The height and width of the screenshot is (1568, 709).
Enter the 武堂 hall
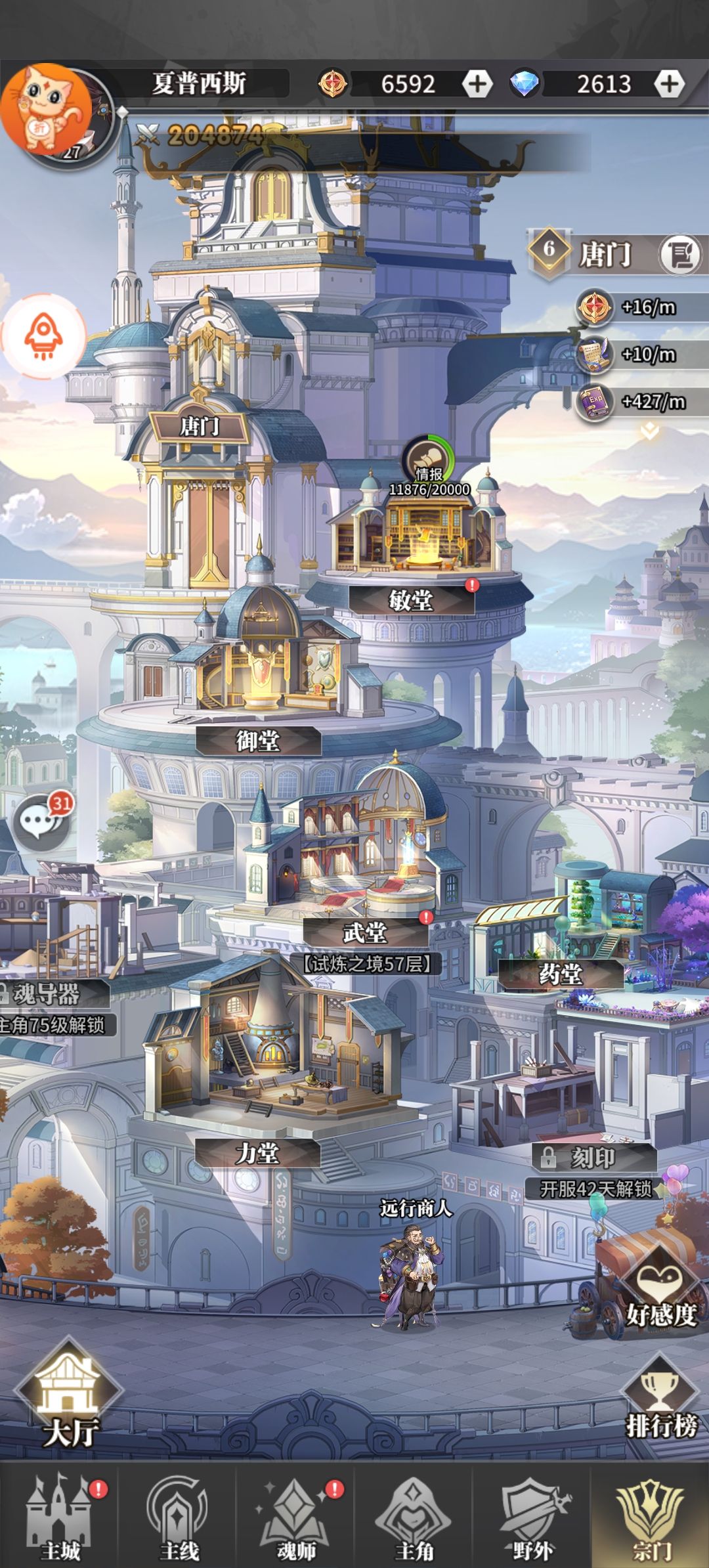[365, 932]
